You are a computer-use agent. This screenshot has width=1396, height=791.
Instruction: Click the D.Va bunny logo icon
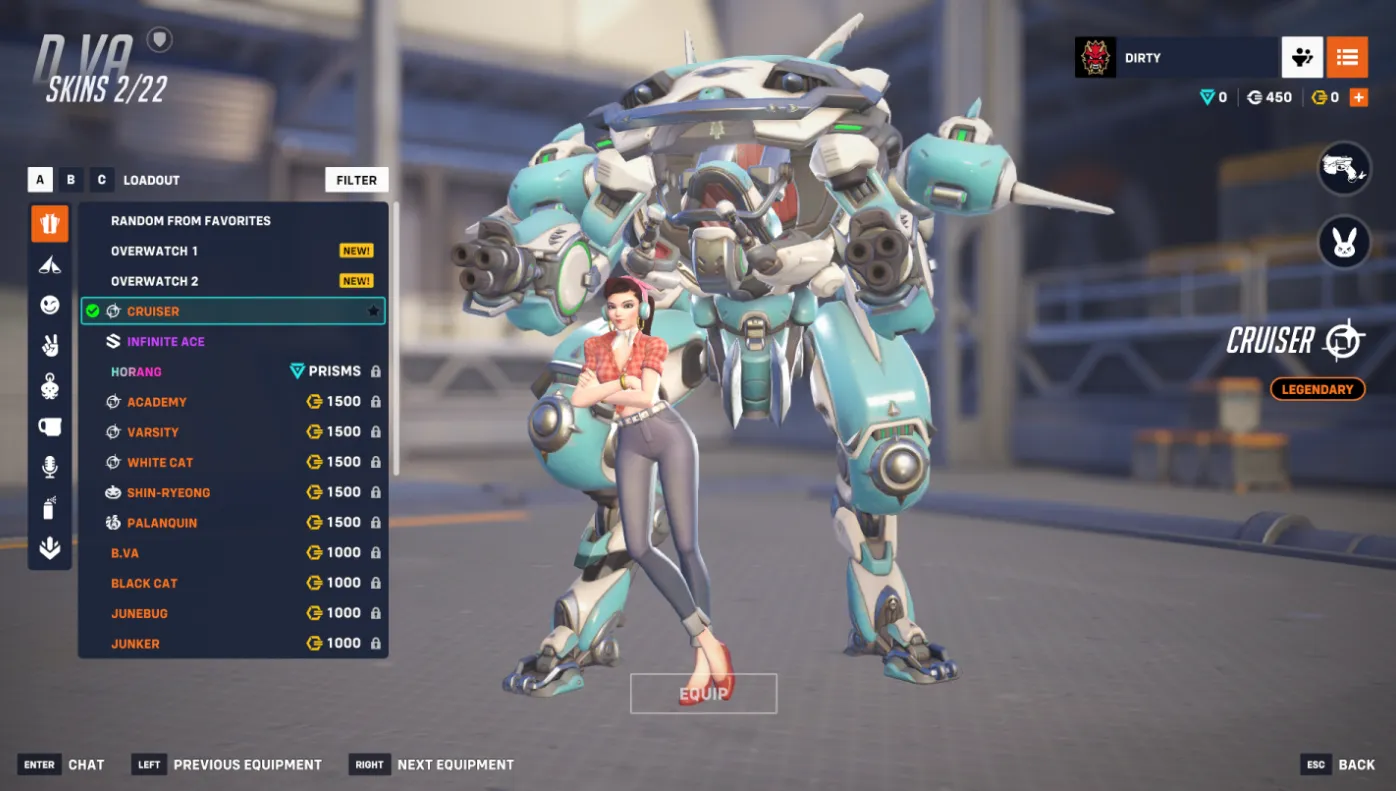(x=1344, y=242)
